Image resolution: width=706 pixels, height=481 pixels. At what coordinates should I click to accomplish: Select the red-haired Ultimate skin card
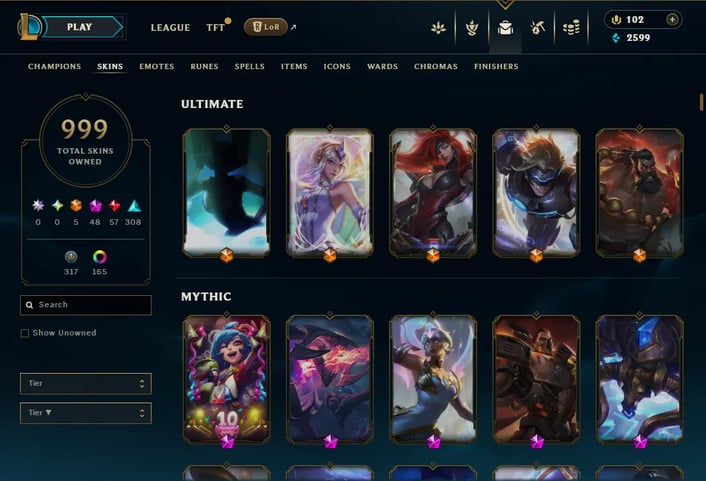coord(432,195)
